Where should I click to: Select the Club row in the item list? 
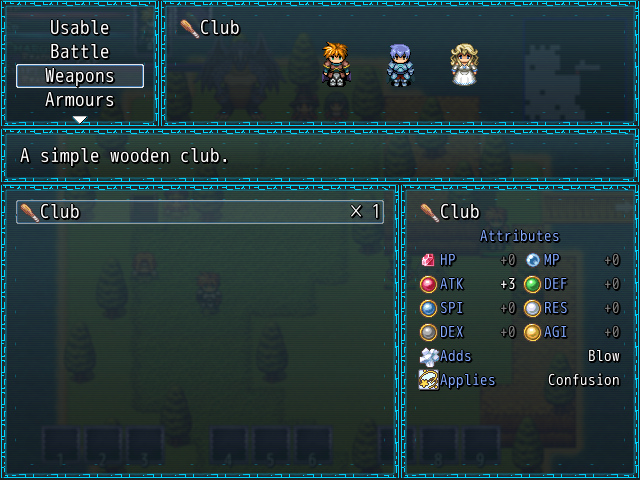click(199, 212)
